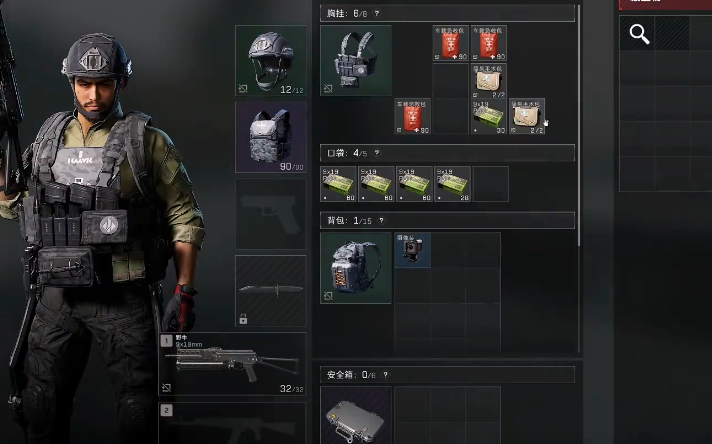The height and width of the screenshot is (444, 712).
Task: Select the equipped helmet slot
Action: 270,61
